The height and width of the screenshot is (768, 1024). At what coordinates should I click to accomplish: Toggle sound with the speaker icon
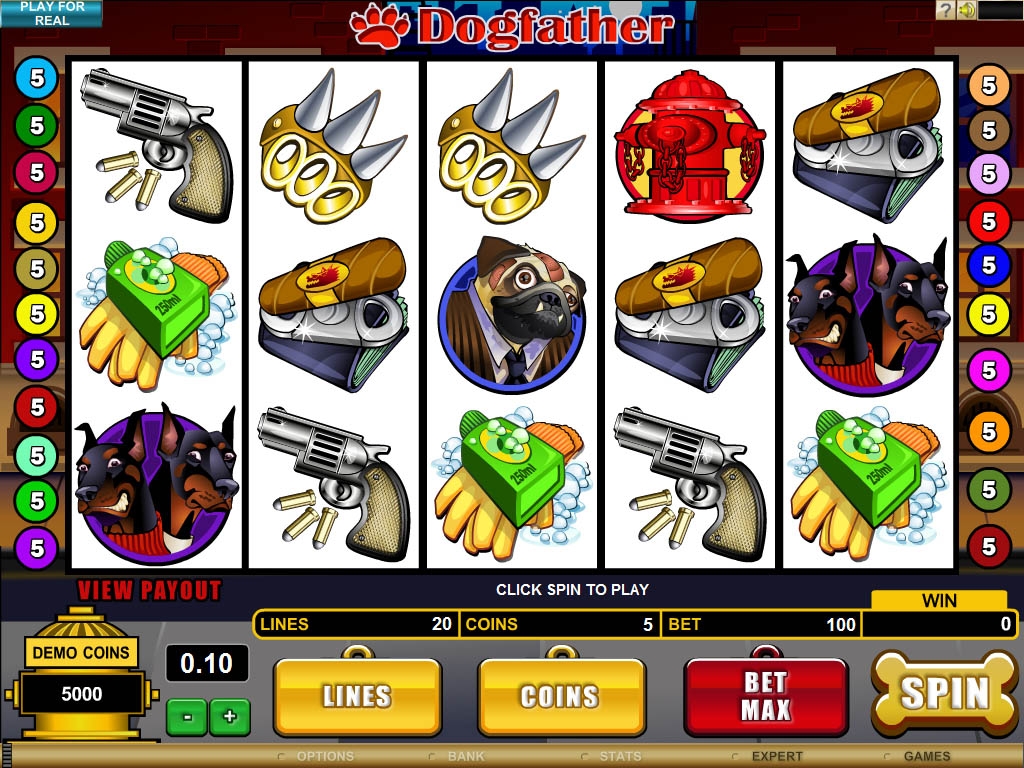(966, 10)
